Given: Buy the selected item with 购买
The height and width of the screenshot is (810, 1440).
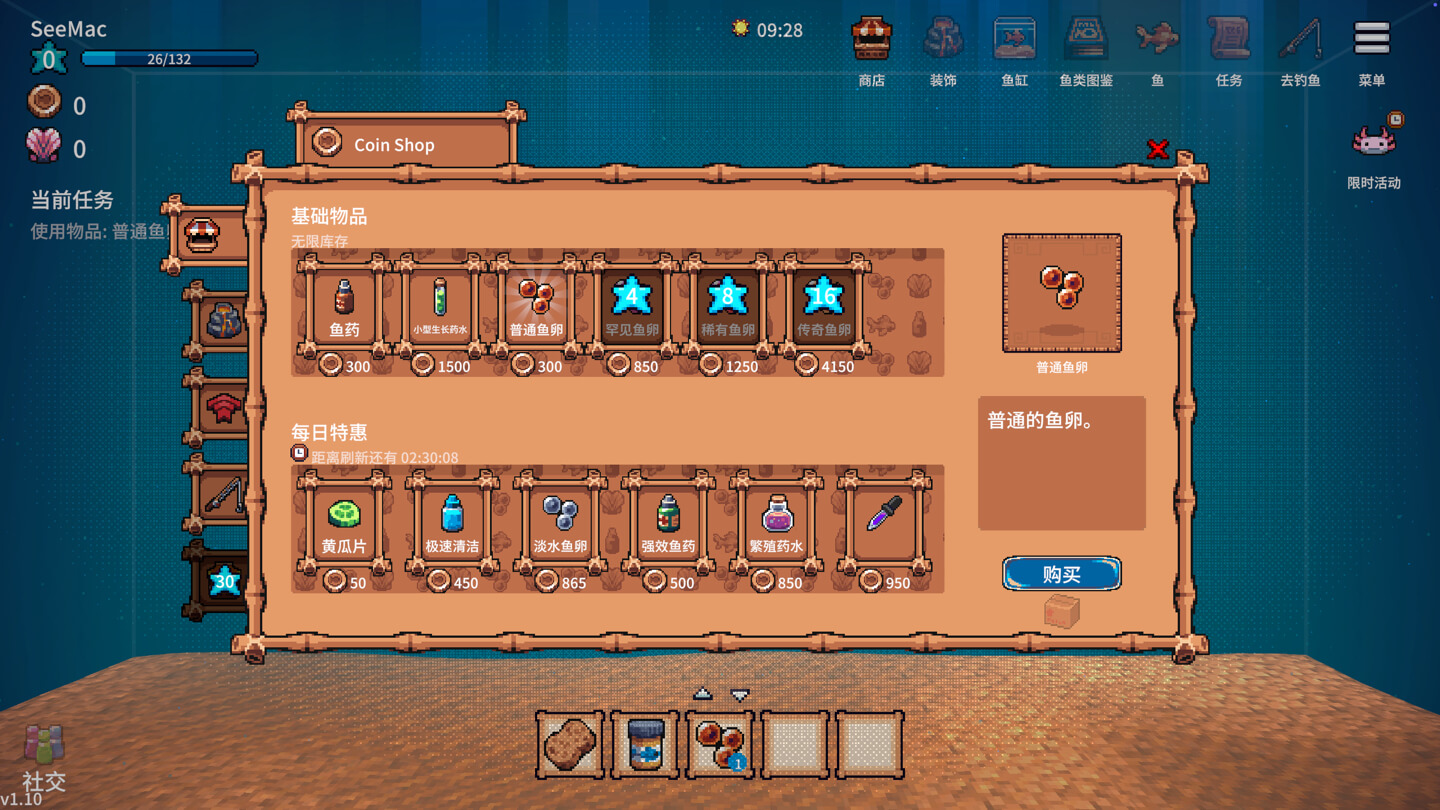Looking at the screenshot, I should pyautogui.click(x=1061, y=574).
